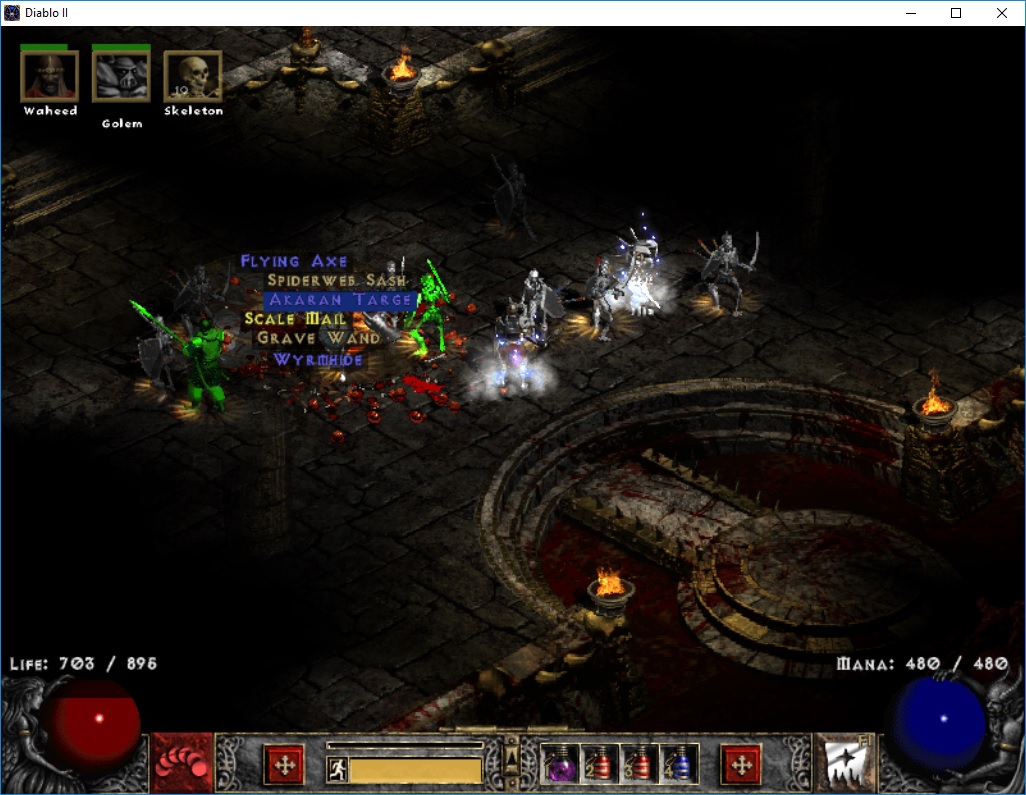Drink the red healing potion in belt slot 3
The image size is (1026, 795).
click(x=640, y=765)
